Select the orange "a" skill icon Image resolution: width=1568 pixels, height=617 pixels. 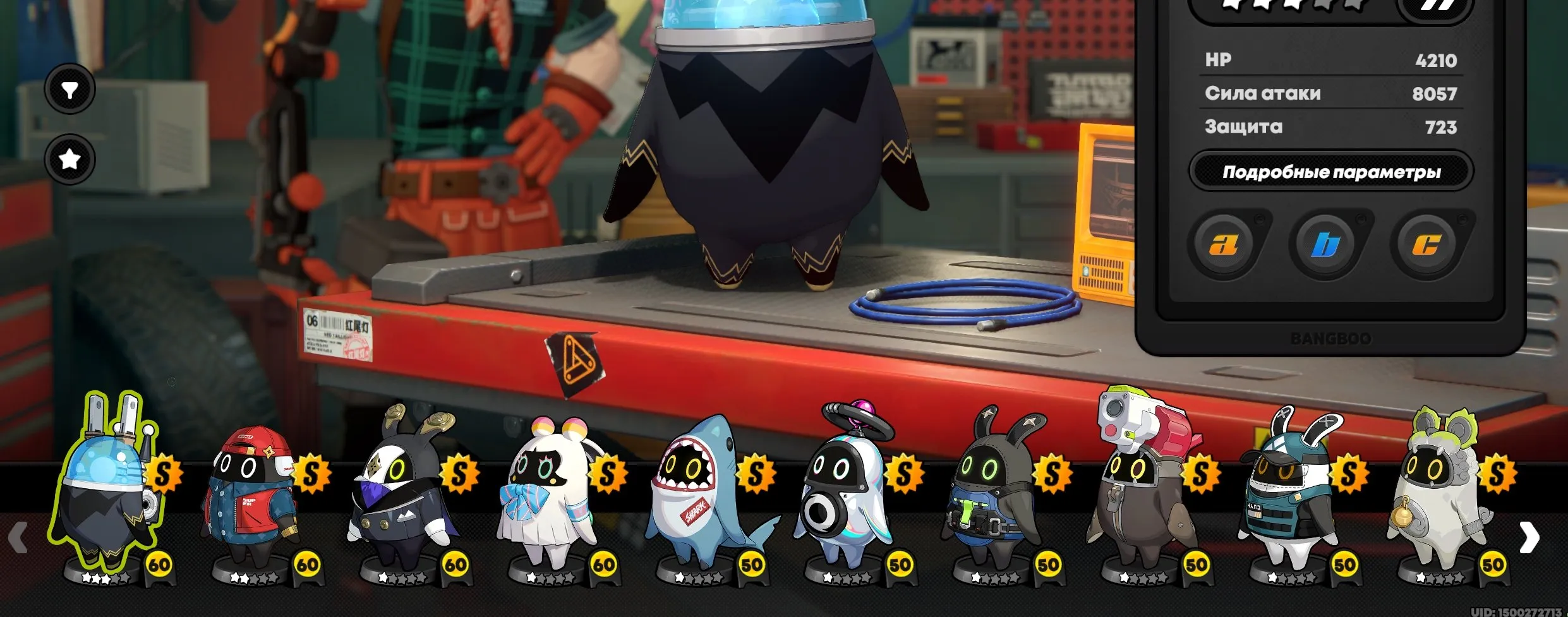pos(1224,244)
